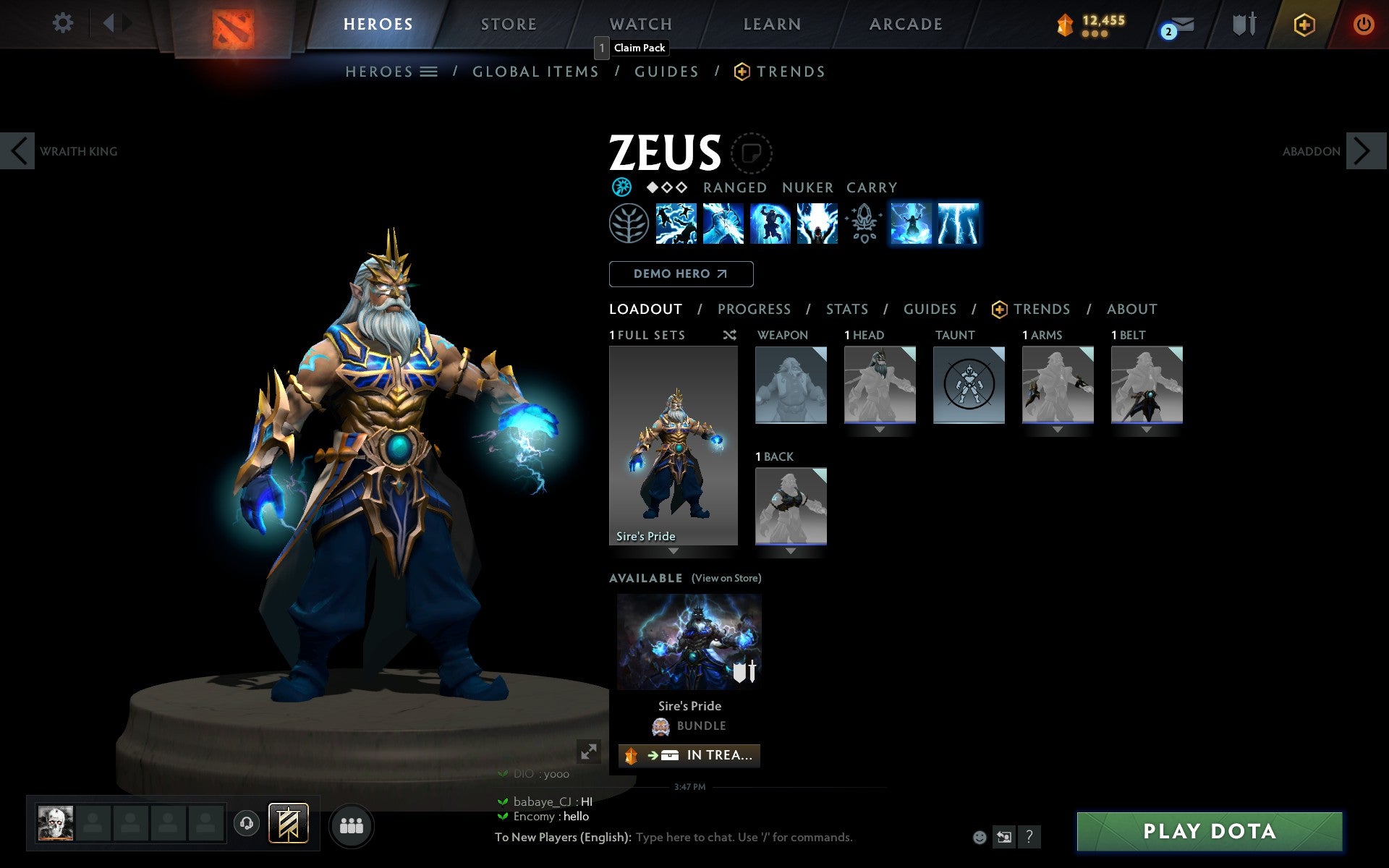
Task: Open View on Store link
Action: [726, 578]
